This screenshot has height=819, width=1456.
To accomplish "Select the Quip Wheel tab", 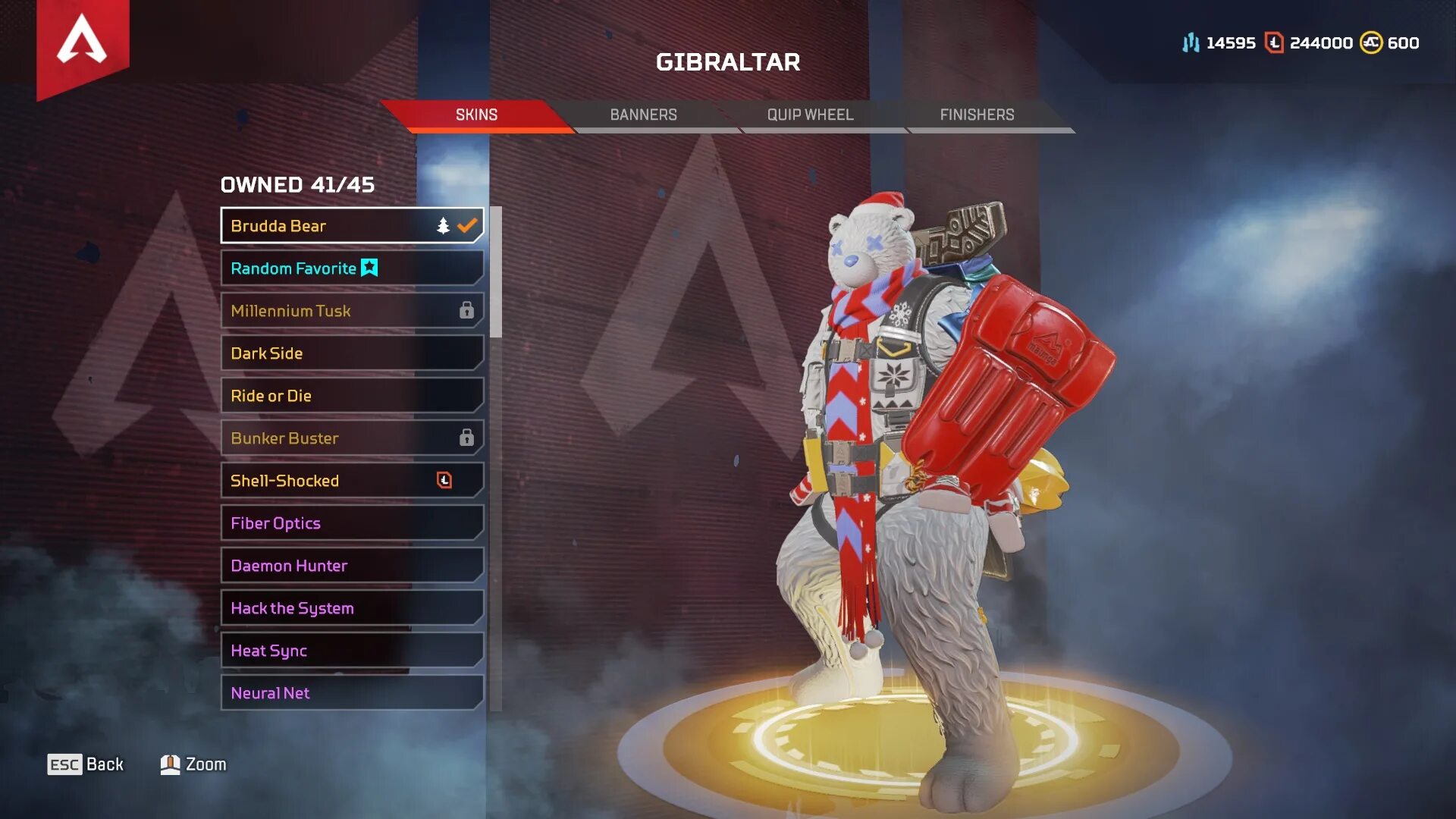I will coord(810,115).
